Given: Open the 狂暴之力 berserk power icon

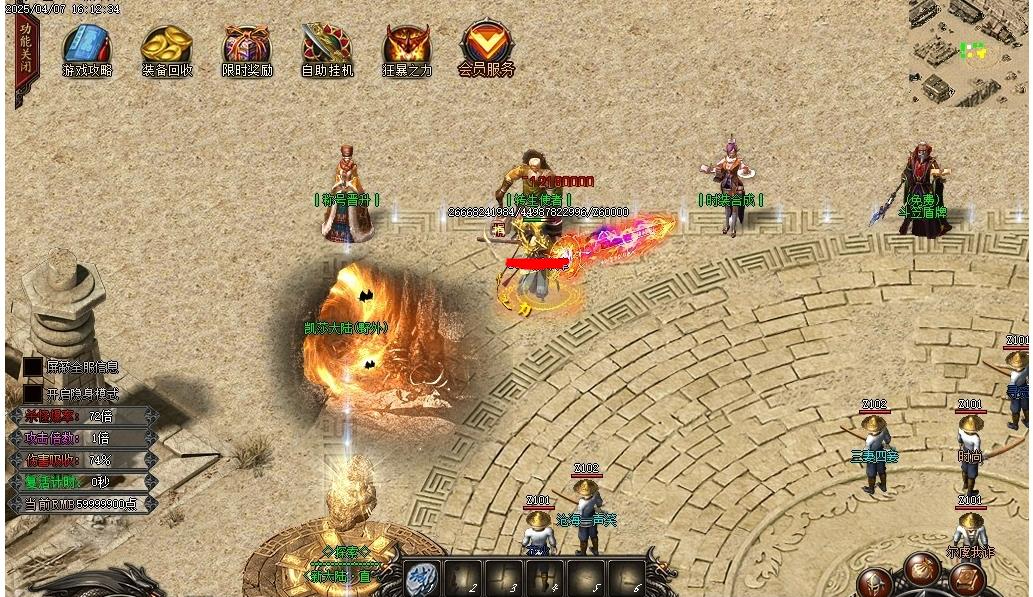Looking at the screenshot, I should point(407,47).
